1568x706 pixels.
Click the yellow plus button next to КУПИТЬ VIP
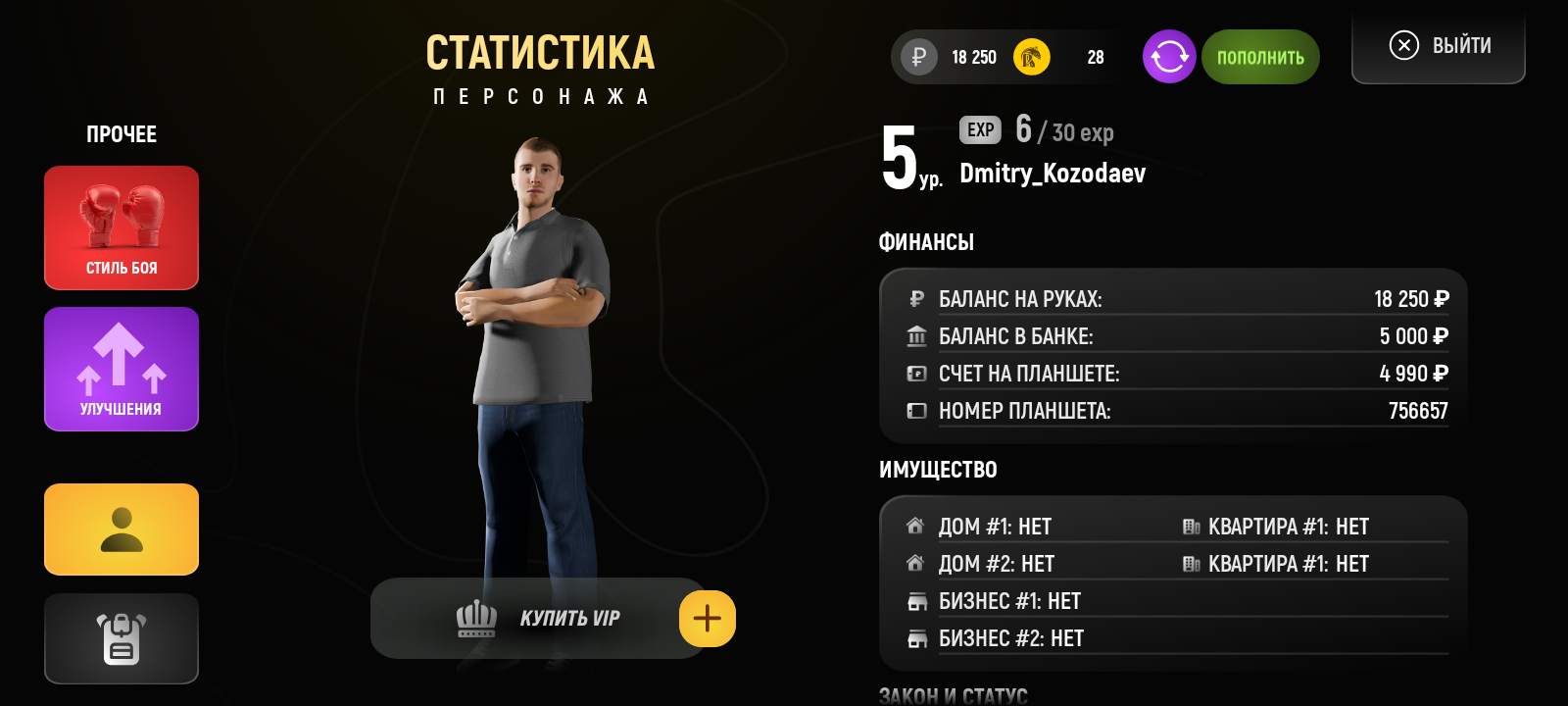[708, 618]
